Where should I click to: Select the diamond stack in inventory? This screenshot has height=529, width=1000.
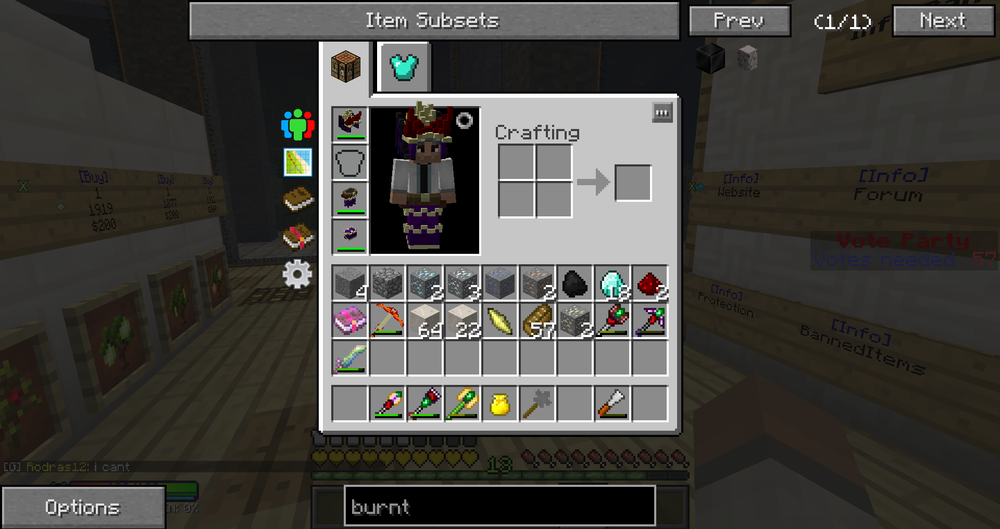tap(612, 284)
